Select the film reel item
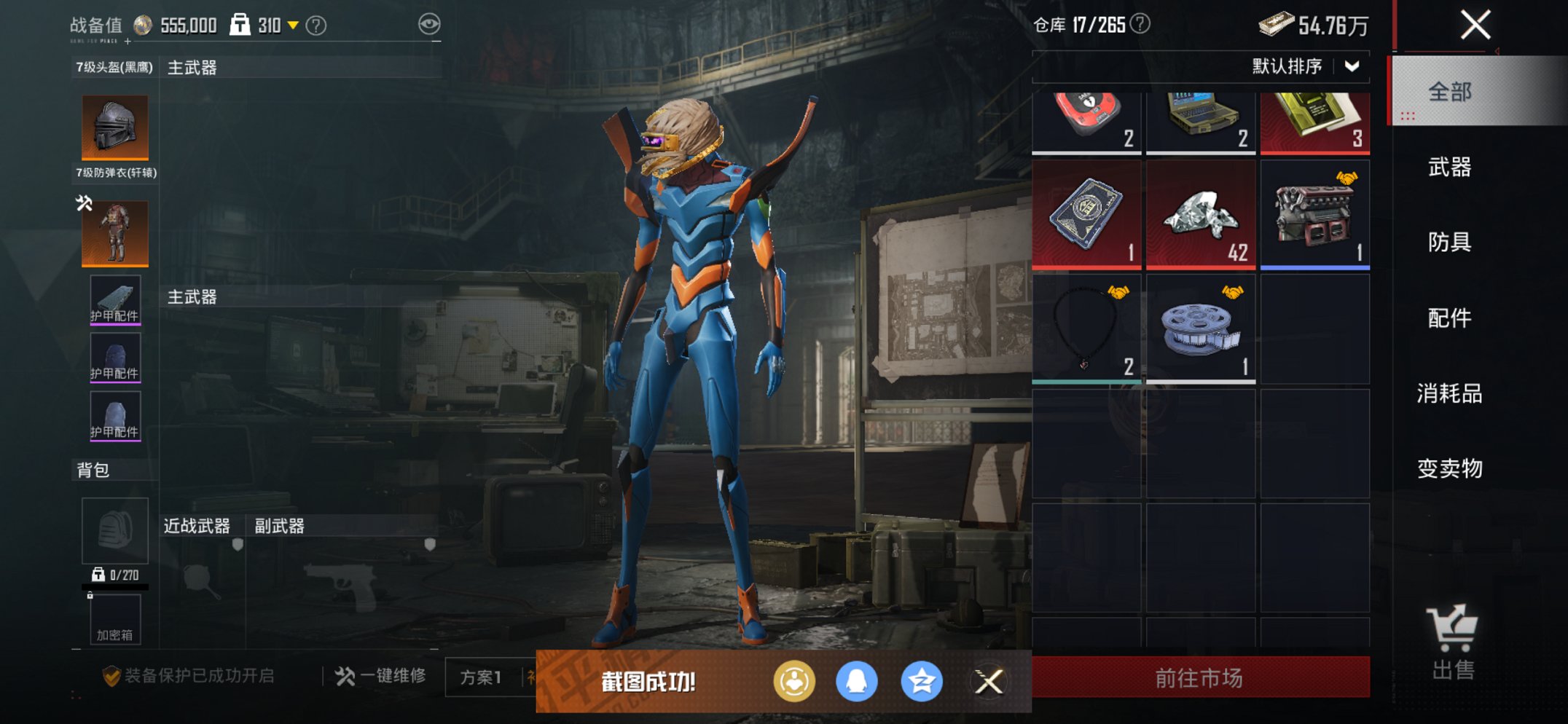 tap(1200, 329)
